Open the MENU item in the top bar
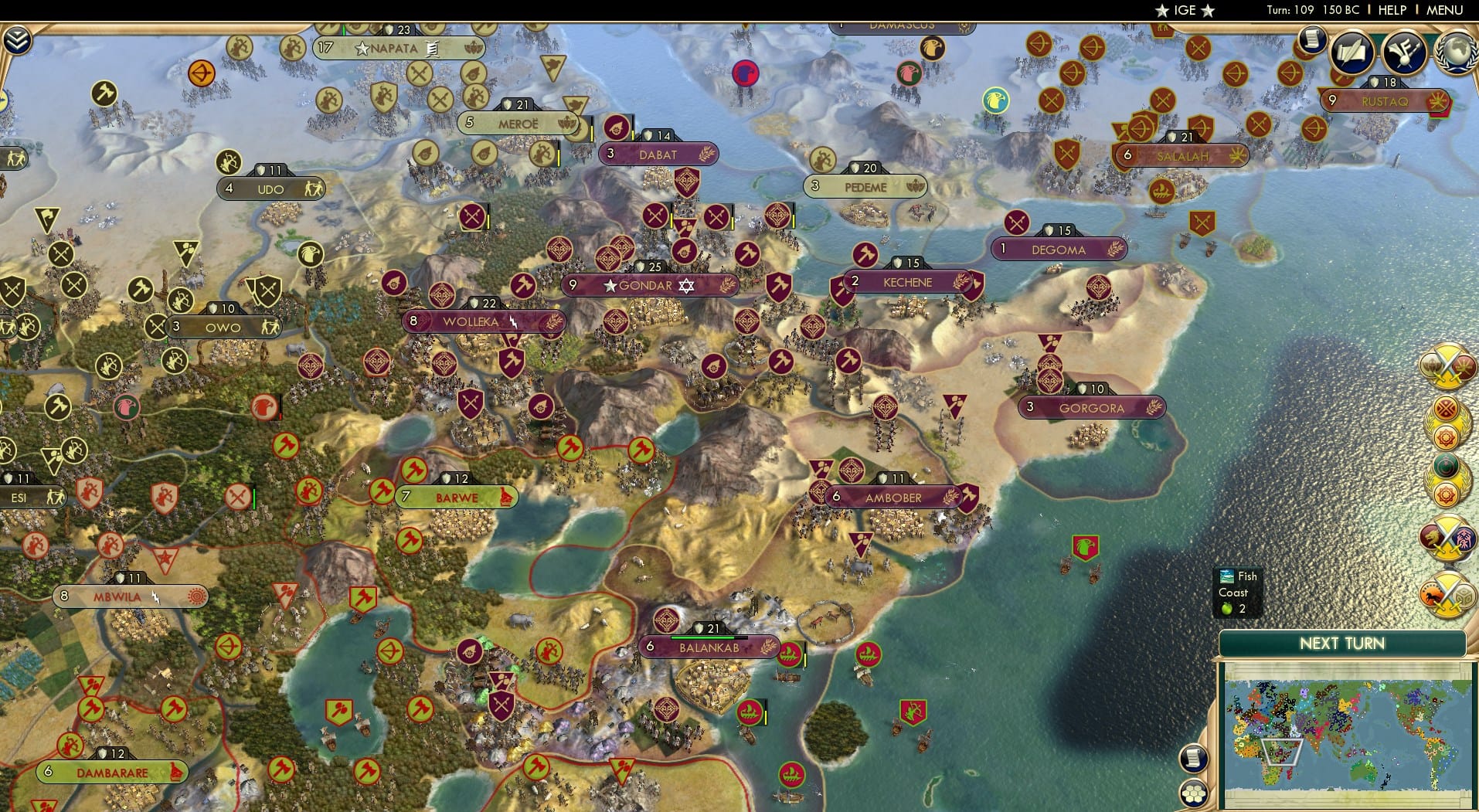Screen dimensions: 1479x812 pos(1447,10)
